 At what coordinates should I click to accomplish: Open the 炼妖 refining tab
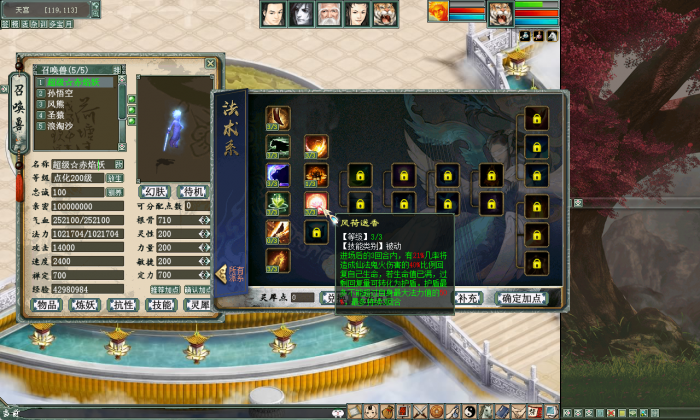click(x=87, y=305)
